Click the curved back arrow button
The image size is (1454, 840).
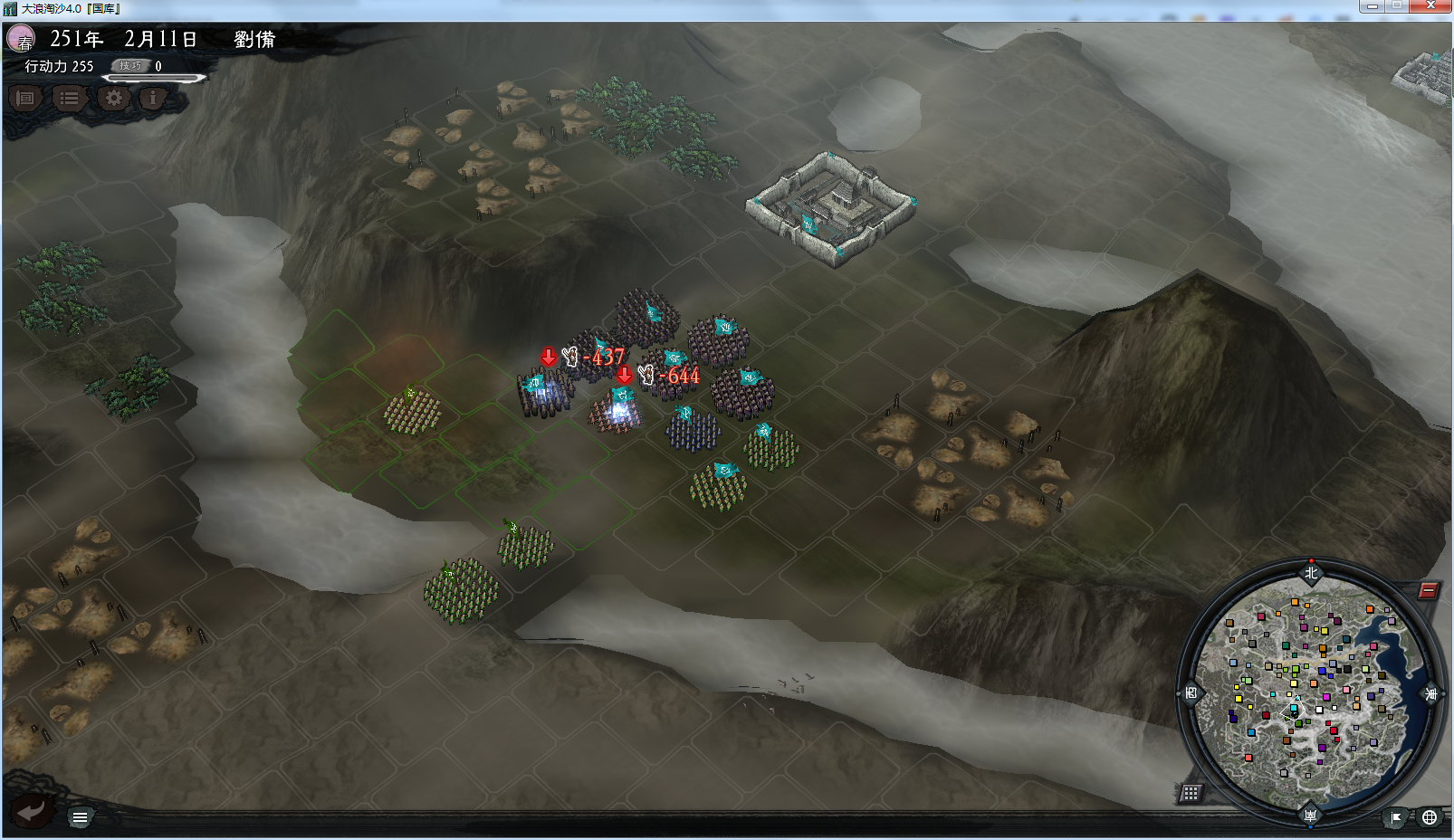tap(31, 810)
